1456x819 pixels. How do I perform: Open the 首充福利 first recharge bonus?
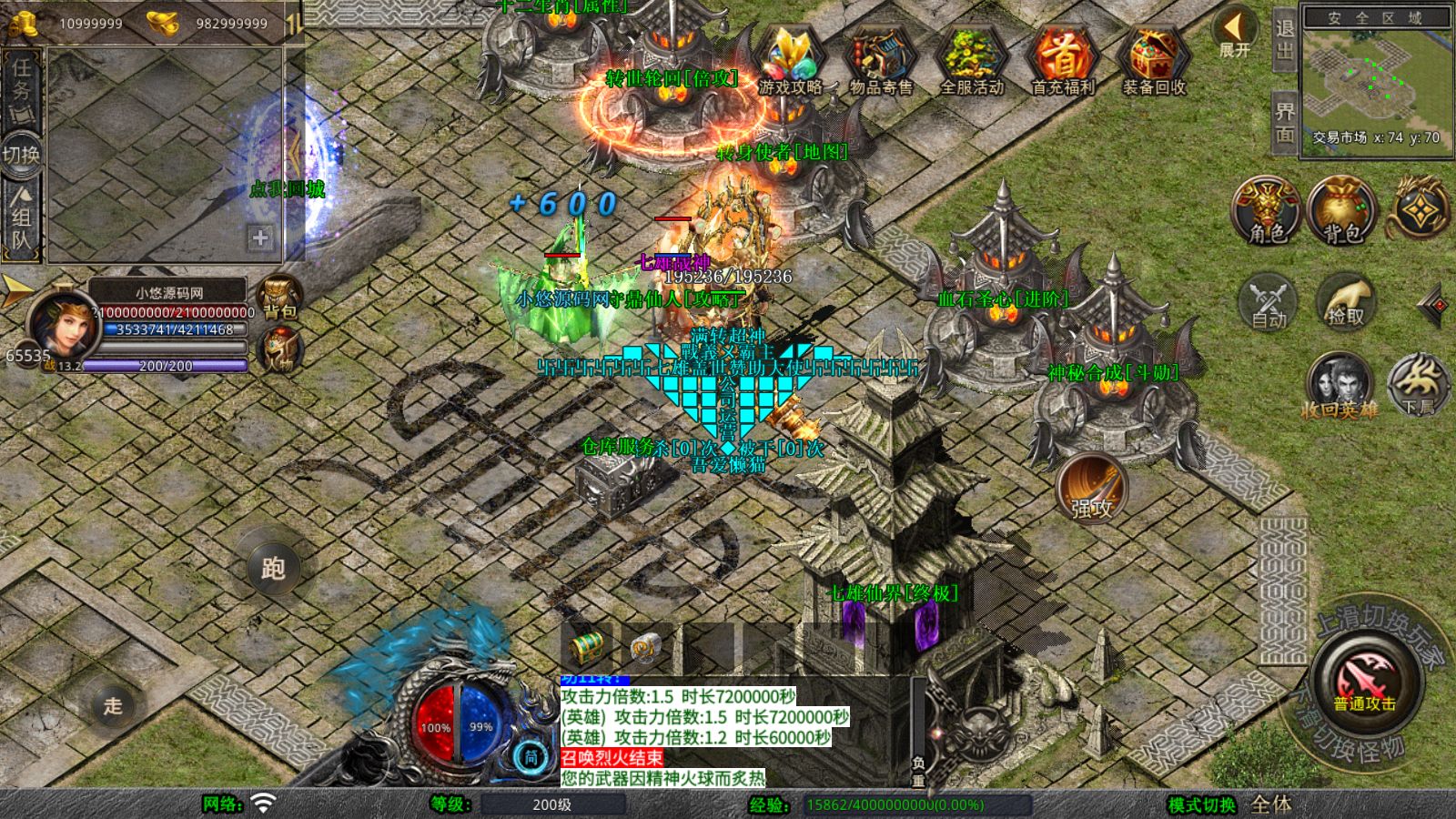point(1062,61)
